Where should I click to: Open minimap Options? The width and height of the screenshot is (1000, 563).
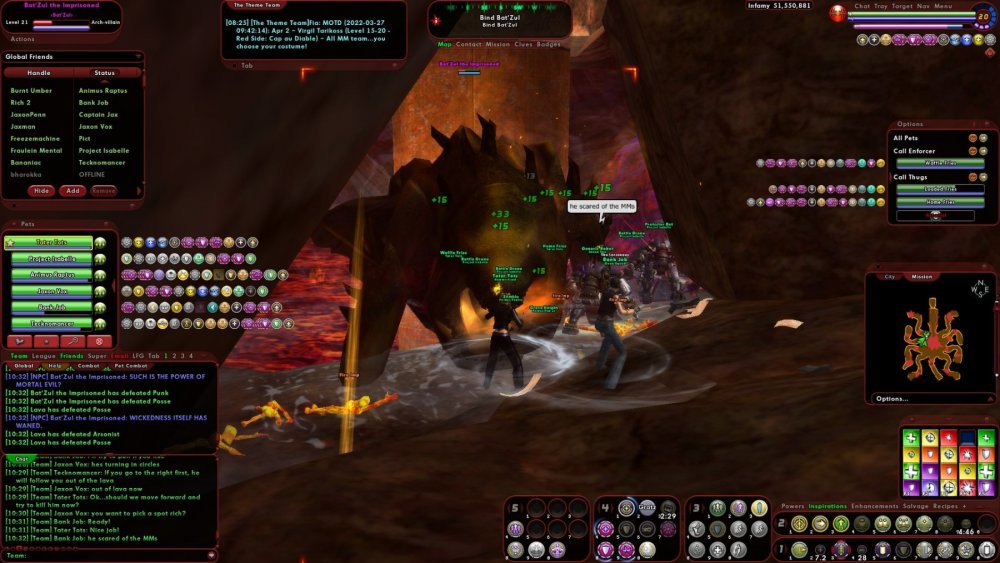pos(892,398)
